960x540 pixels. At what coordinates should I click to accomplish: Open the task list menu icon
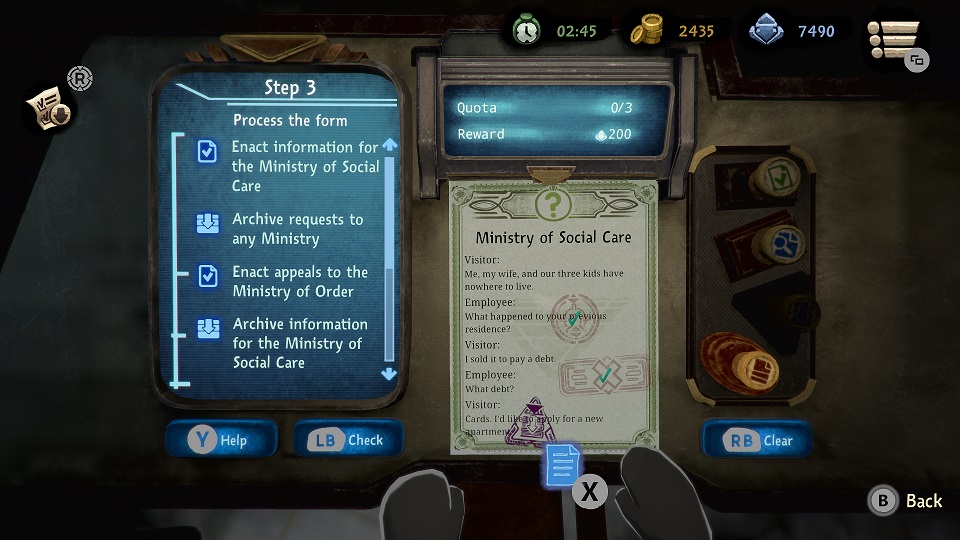click(x=893, y=42)
